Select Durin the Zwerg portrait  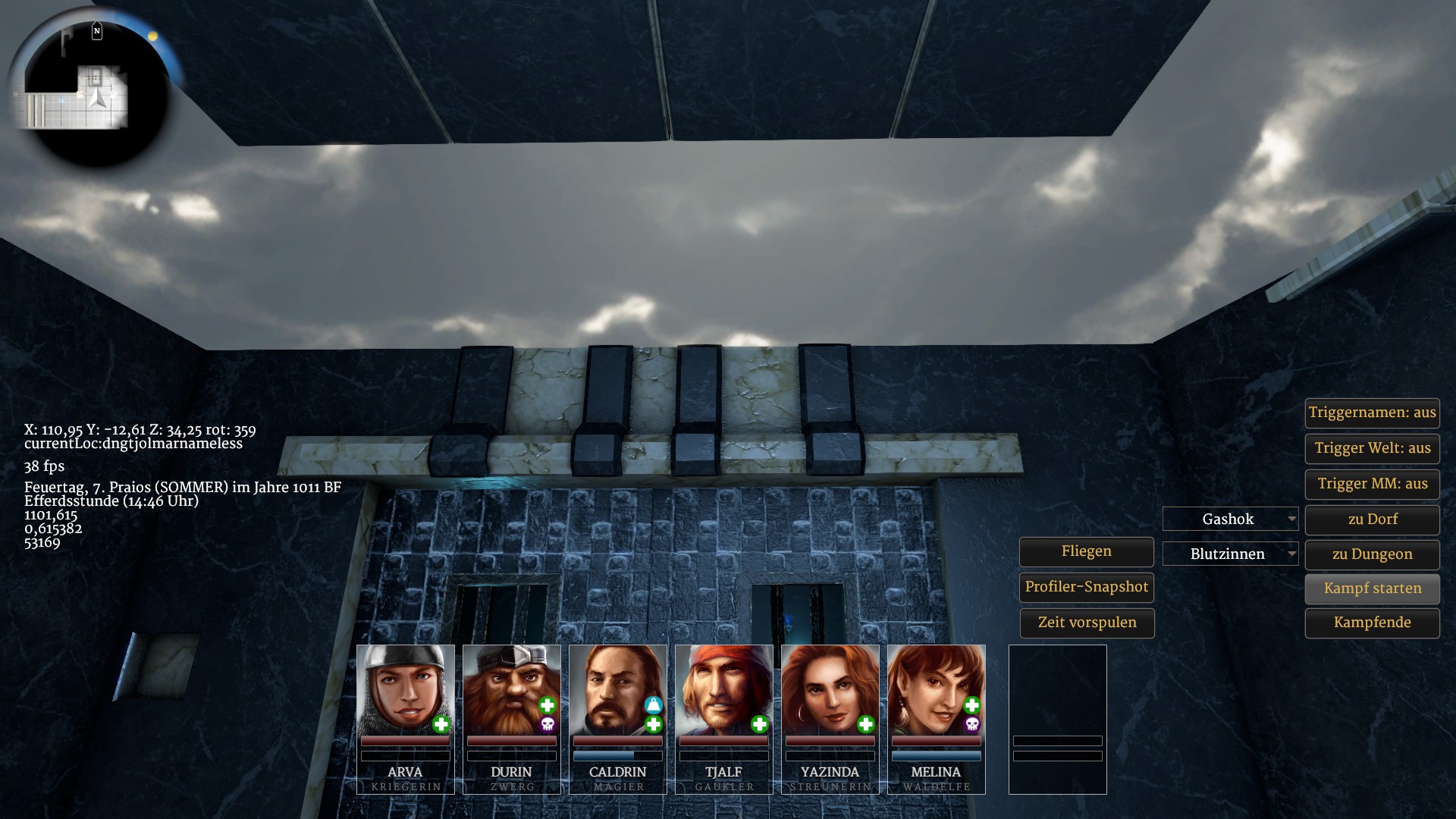(x=510, y=690)
